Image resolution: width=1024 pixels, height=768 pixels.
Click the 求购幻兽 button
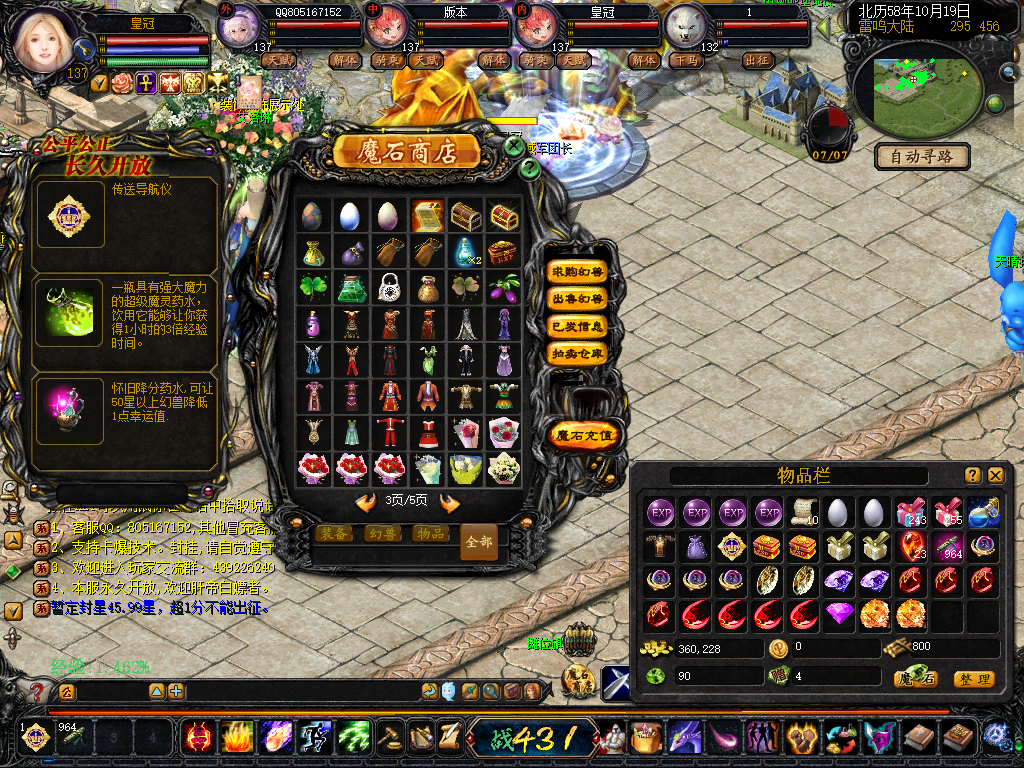(578, 272)
